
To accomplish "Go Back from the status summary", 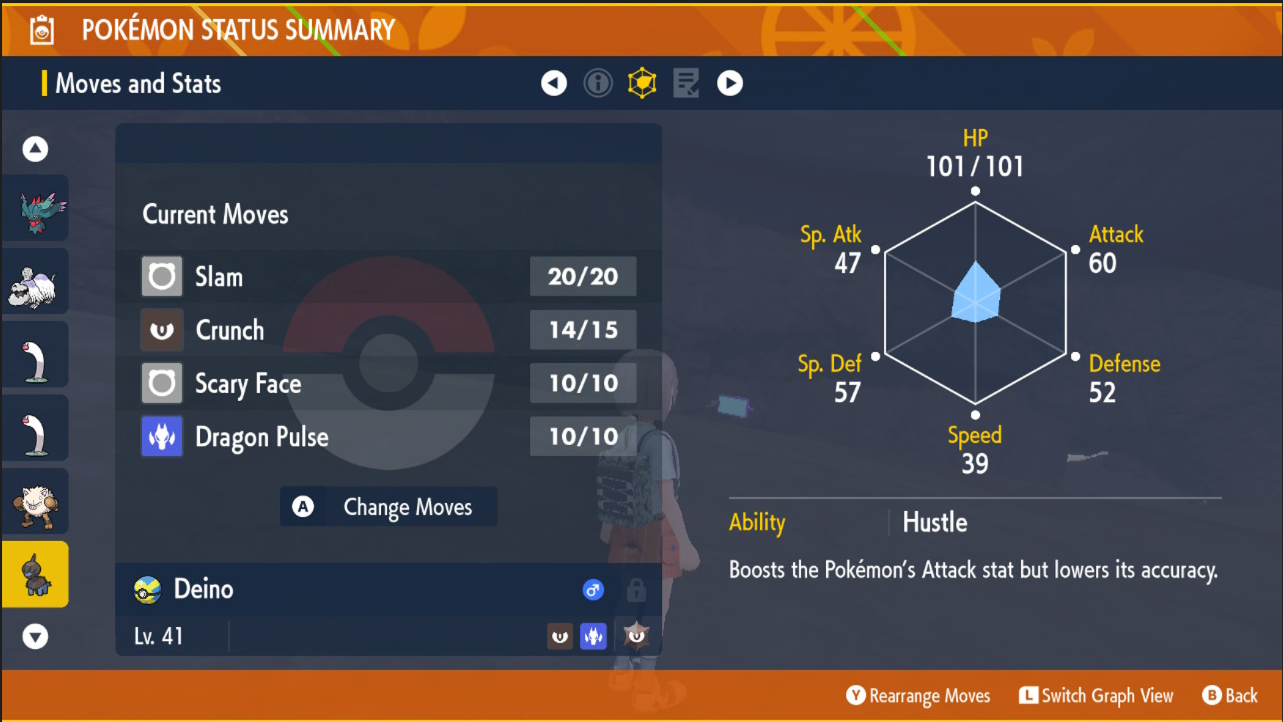I will [x=1230, y=696].
